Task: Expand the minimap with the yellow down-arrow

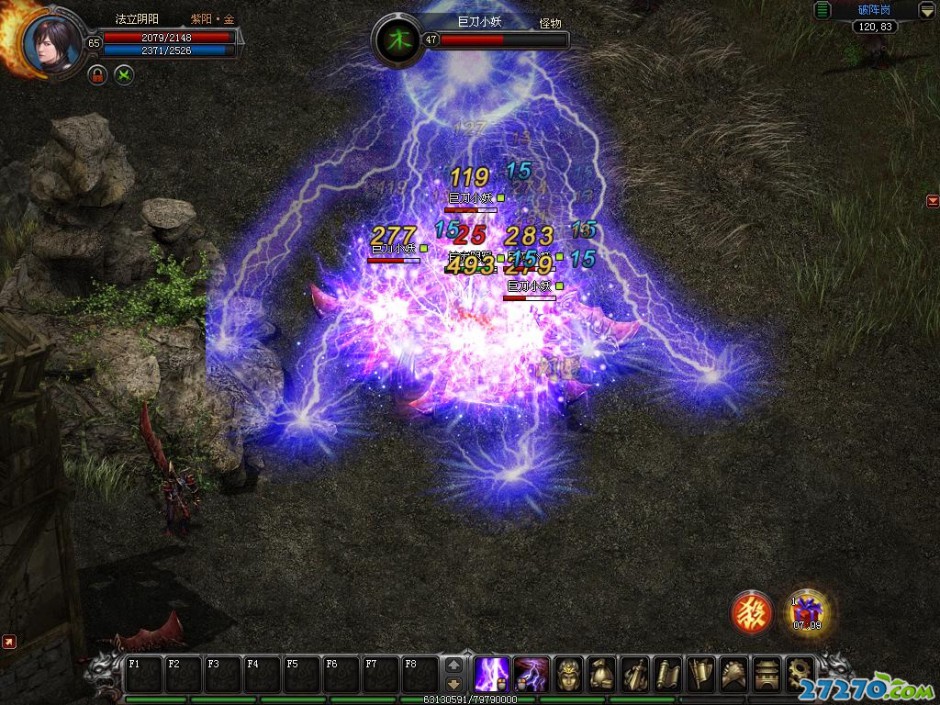Action: [926, 10]
